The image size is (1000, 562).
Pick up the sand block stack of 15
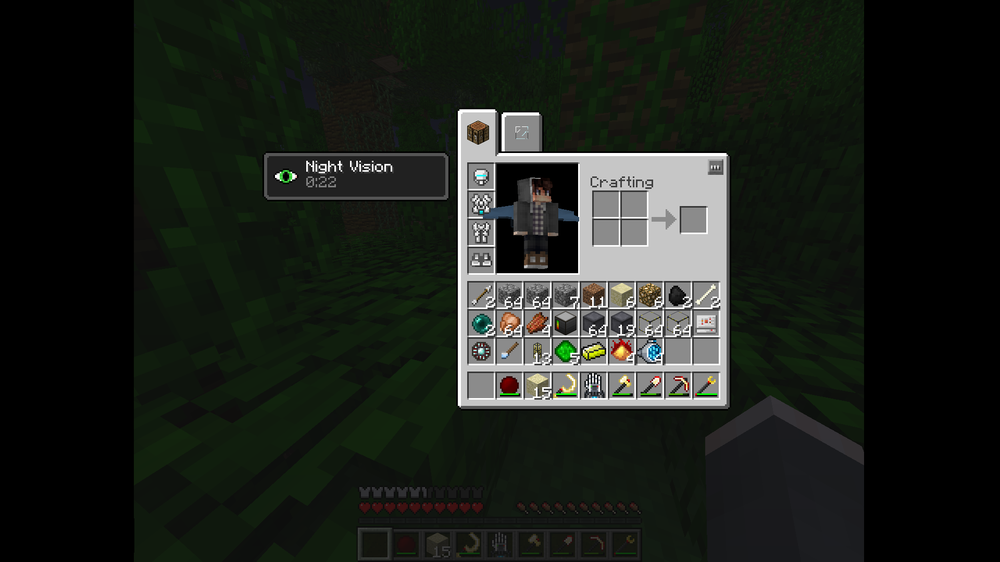pyautogui.click(x=538, y=385)
